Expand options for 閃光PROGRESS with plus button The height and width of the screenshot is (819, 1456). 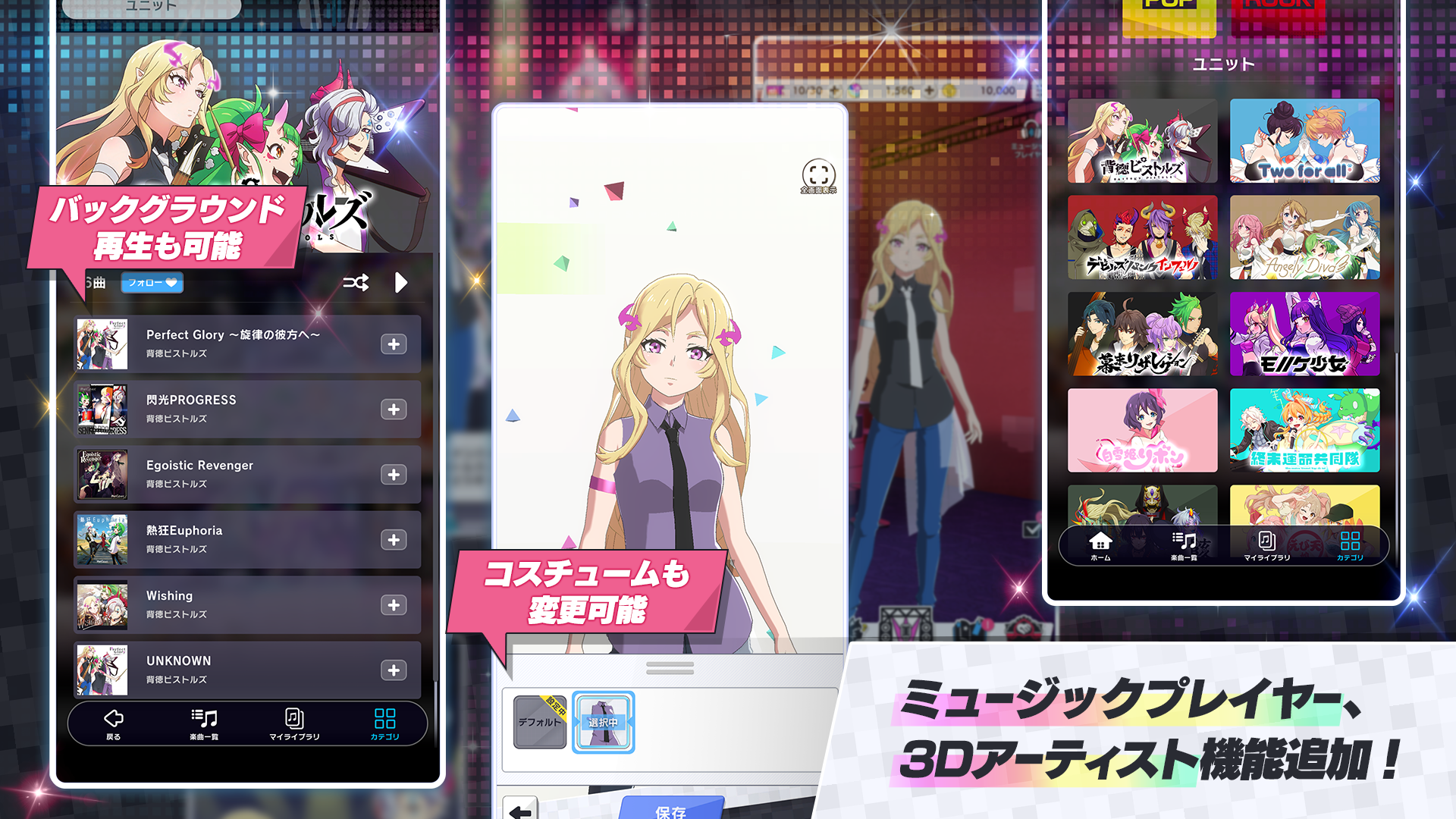click(393, 409)
